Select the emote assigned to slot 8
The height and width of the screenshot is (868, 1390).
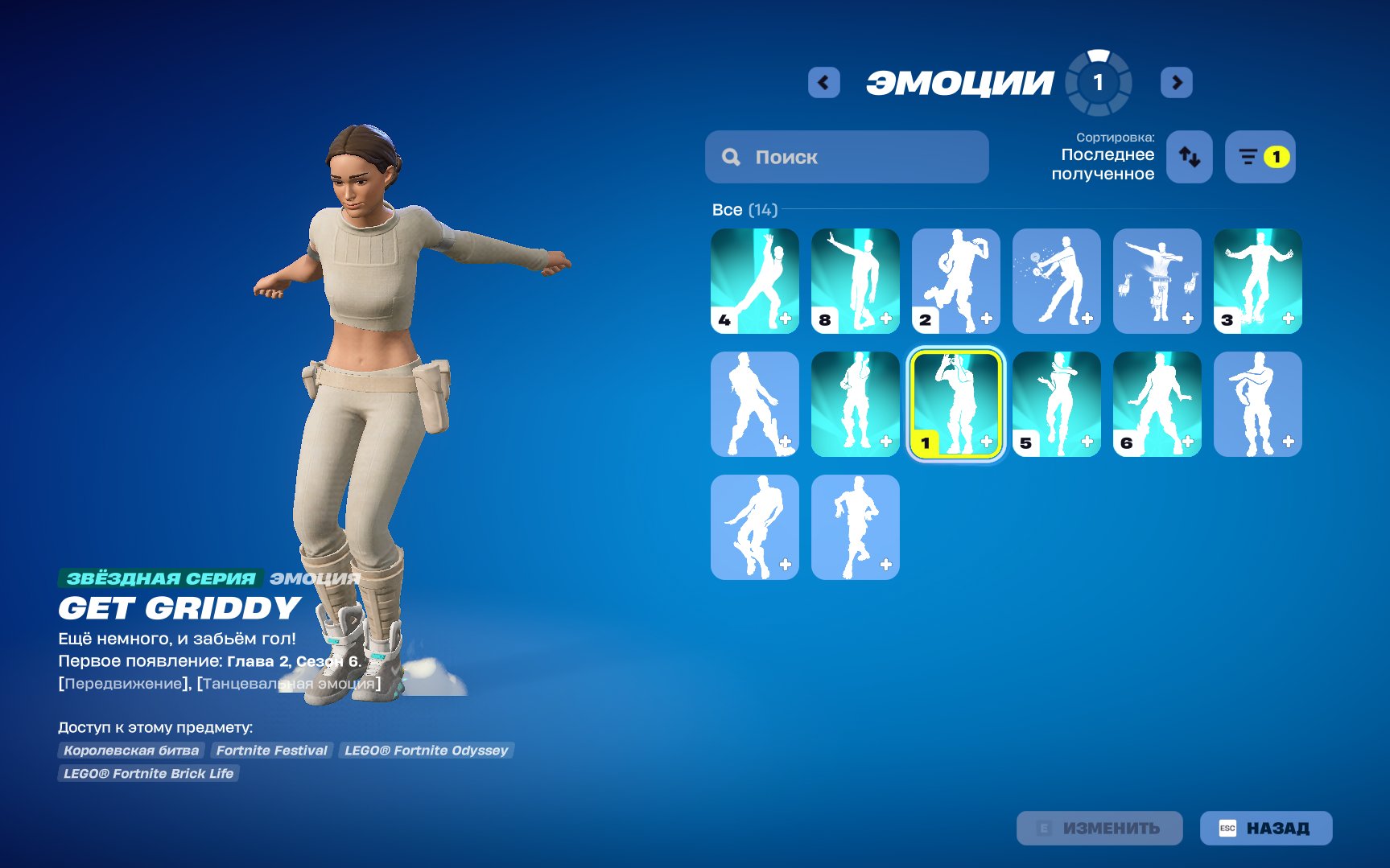coord(855,281)
